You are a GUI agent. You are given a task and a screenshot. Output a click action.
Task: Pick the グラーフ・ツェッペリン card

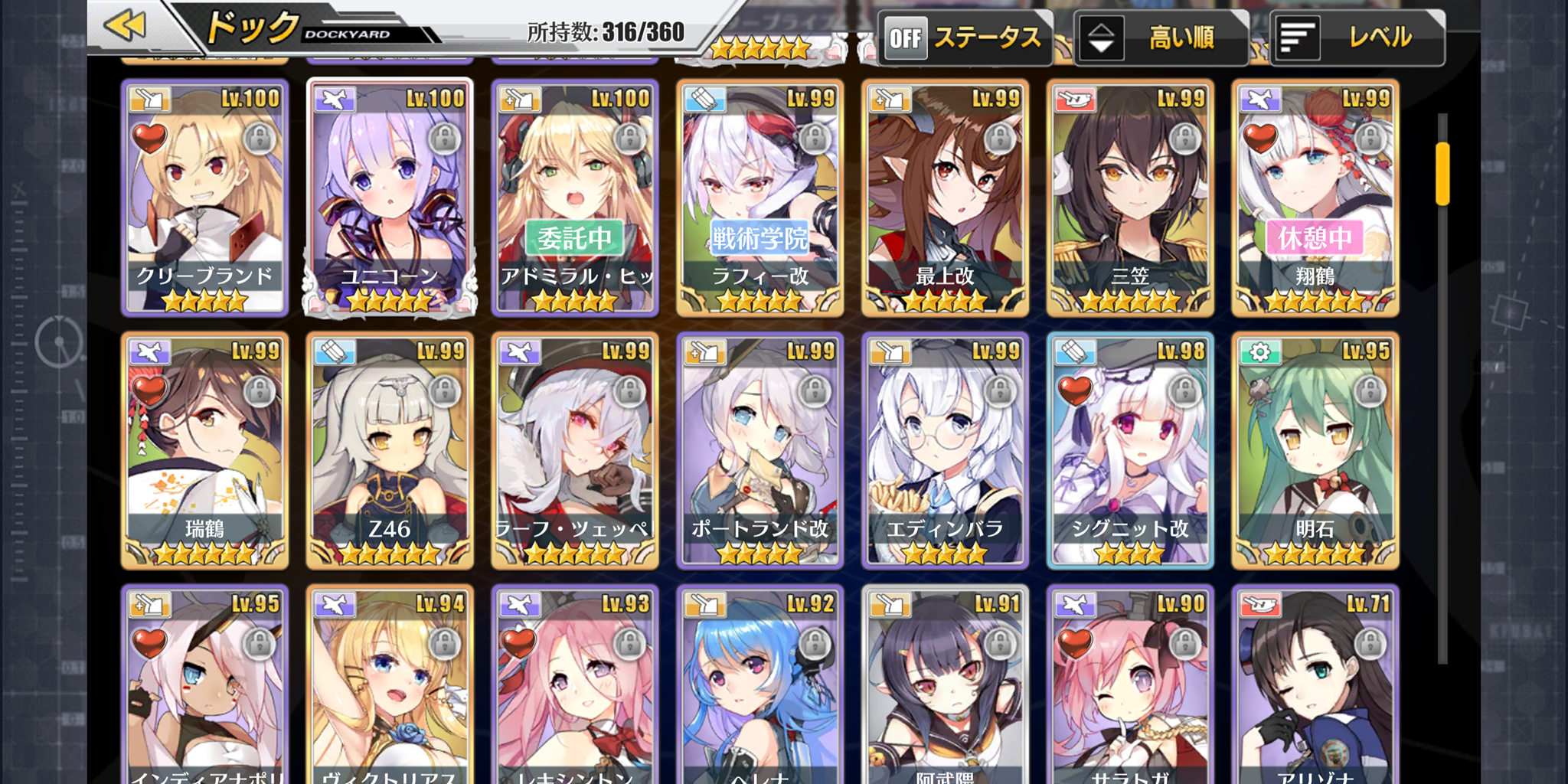click(575, 450)
